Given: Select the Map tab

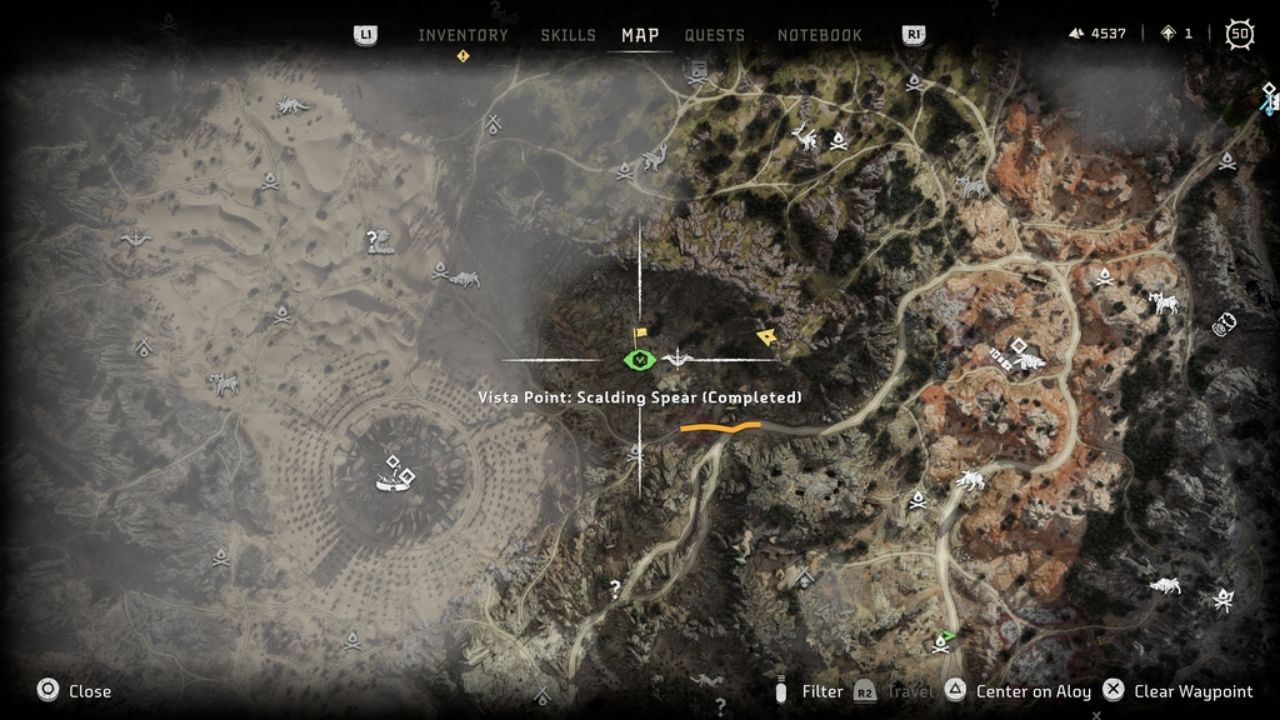Looking at the screenshot, I should [x=640, y=35].
